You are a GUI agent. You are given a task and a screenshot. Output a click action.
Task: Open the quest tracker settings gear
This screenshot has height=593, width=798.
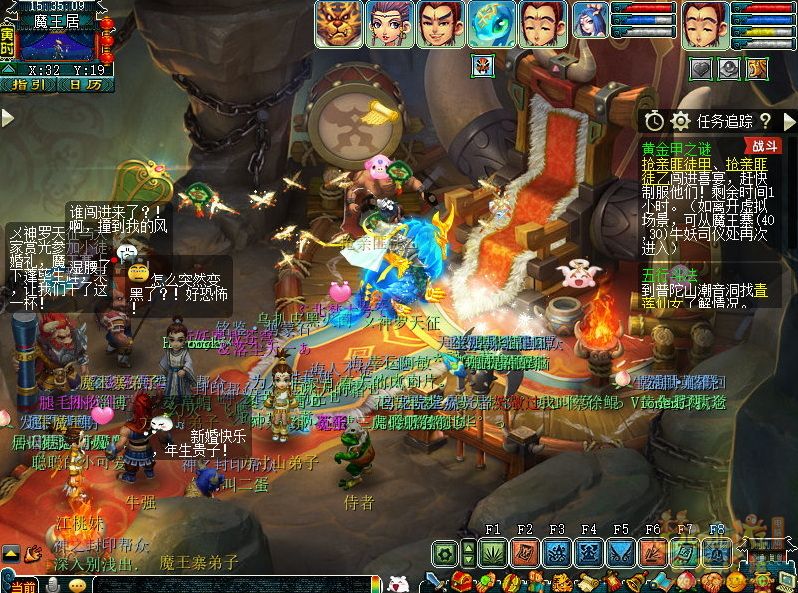[681, 121]
